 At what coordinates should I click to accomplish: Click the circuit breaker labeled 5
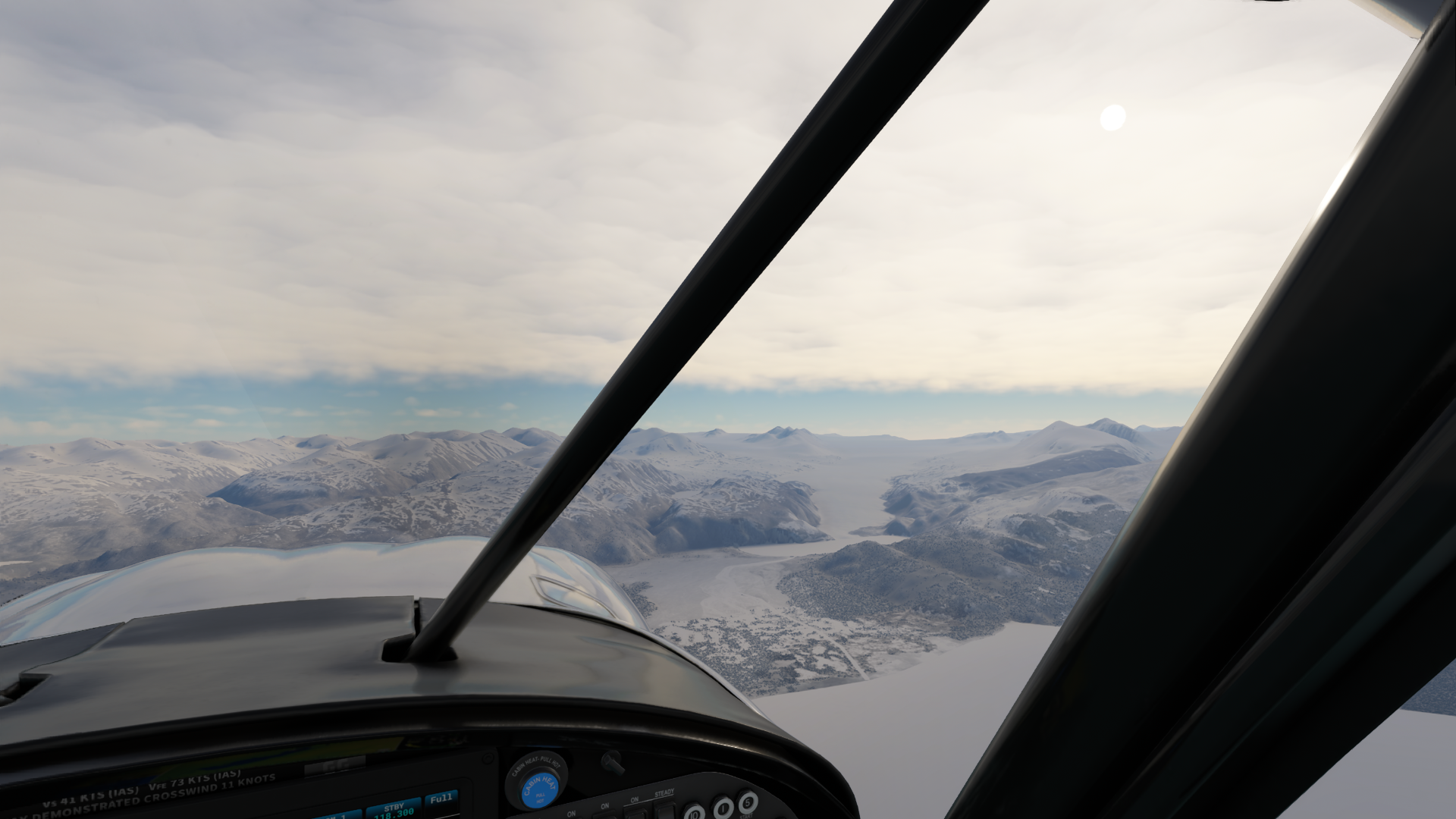click(x=748, y=801)
